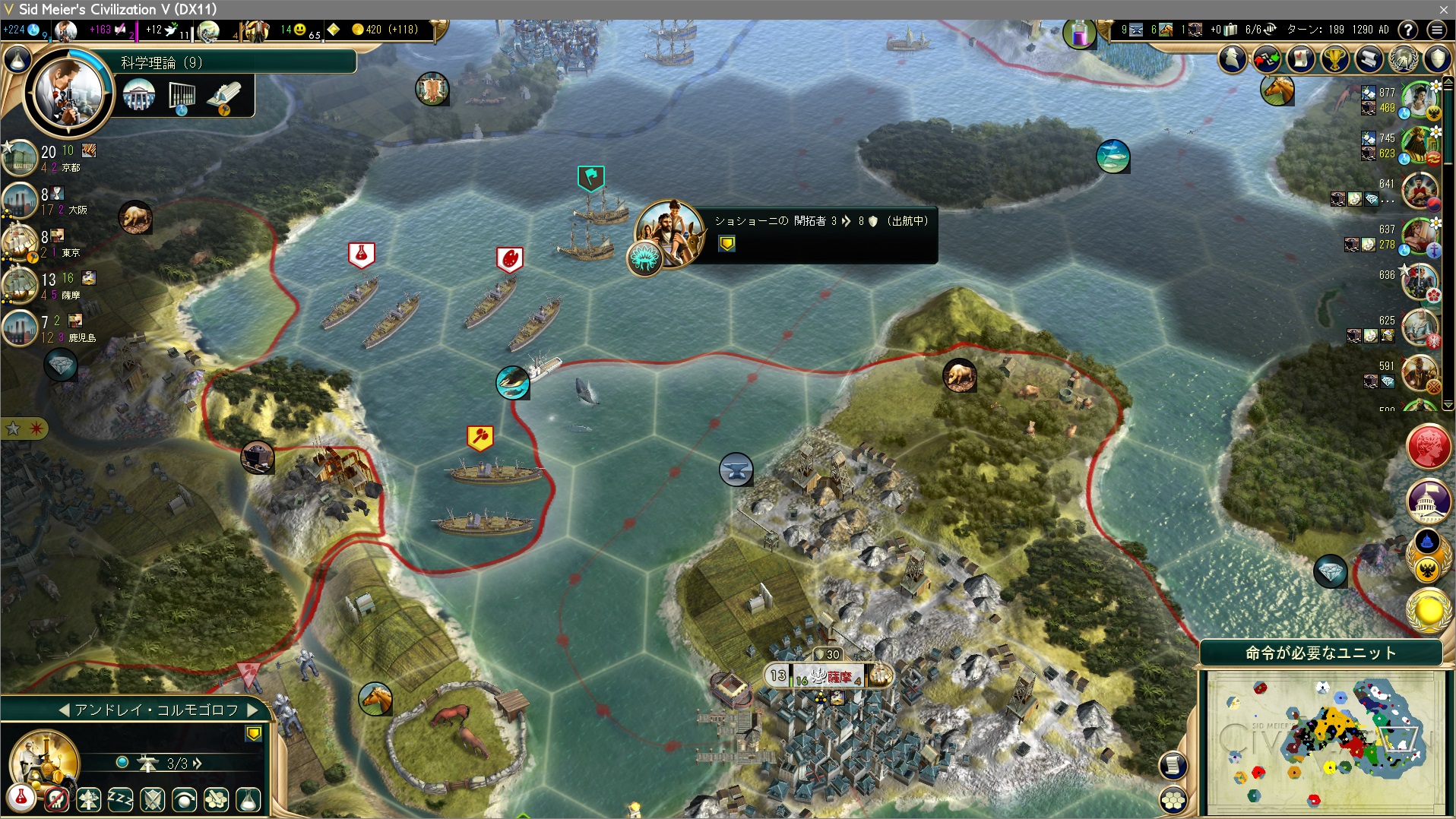
Task: Open social policies scroll checklist icon
Action: click(1301, 59)
